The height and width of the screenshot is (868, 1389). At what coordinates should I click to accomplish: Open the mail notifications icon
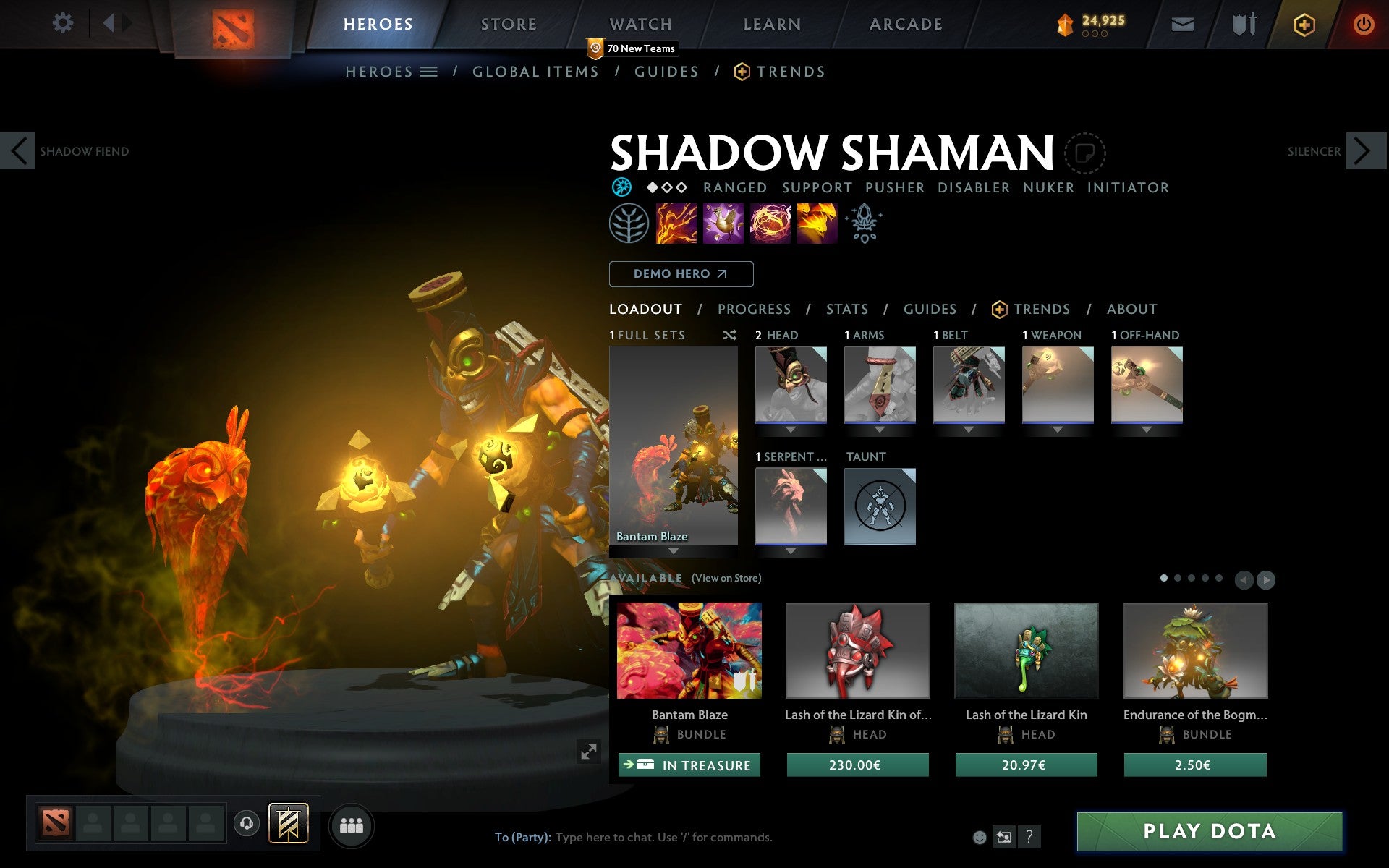point(1182,23)
